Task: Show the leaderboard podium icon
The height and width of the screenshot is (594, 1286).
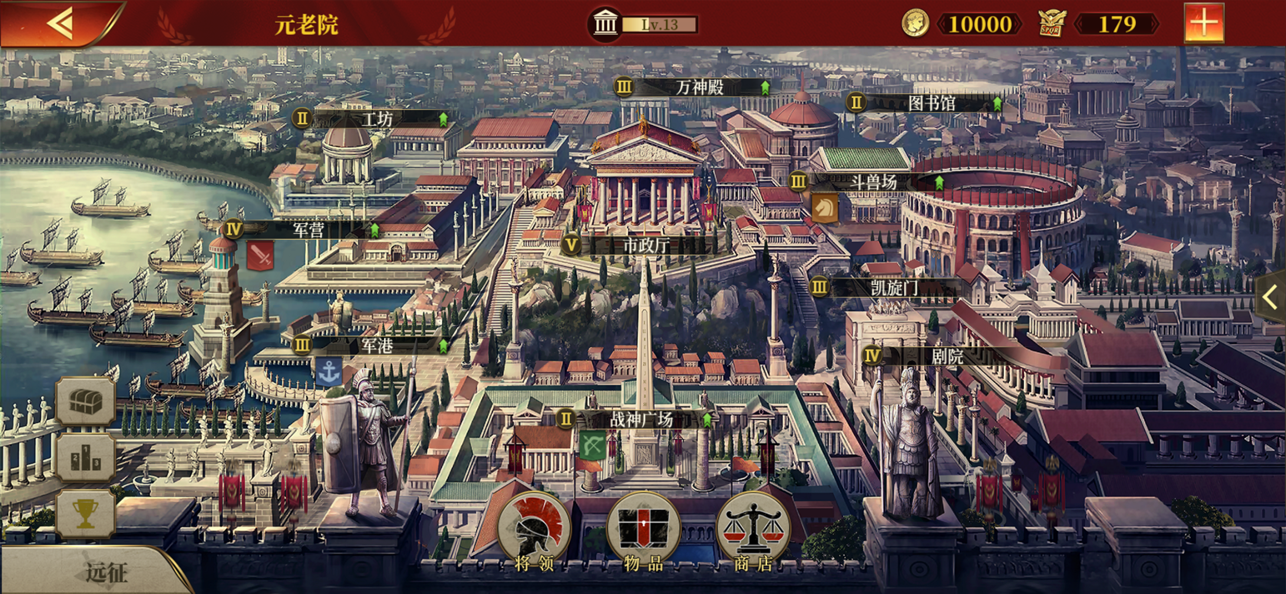Action: point(85,459)
